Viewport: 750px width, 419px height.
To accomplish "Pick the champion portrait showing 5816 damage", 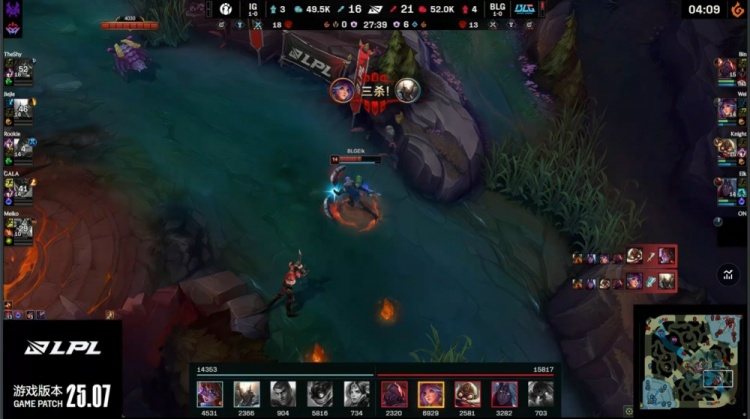I will click(x=320, y=393).
